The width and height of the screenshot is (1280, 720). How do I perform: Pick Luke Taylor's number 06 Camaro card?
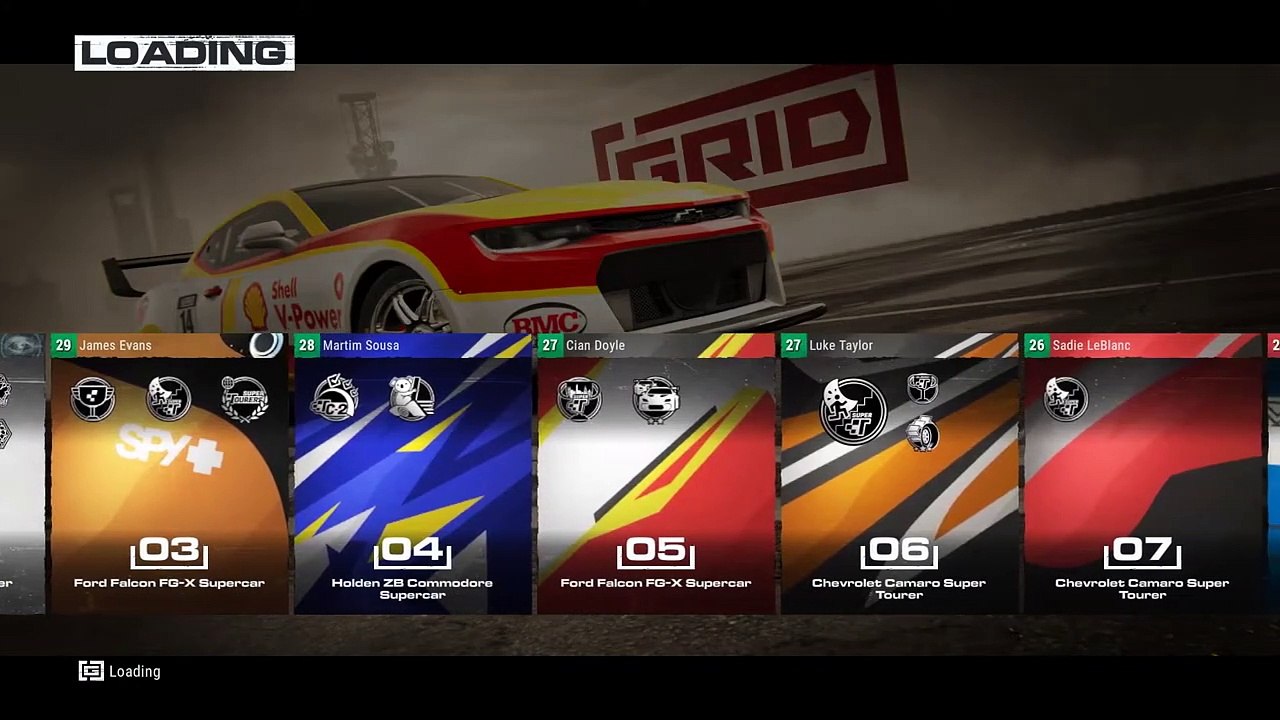pos(899,475)
